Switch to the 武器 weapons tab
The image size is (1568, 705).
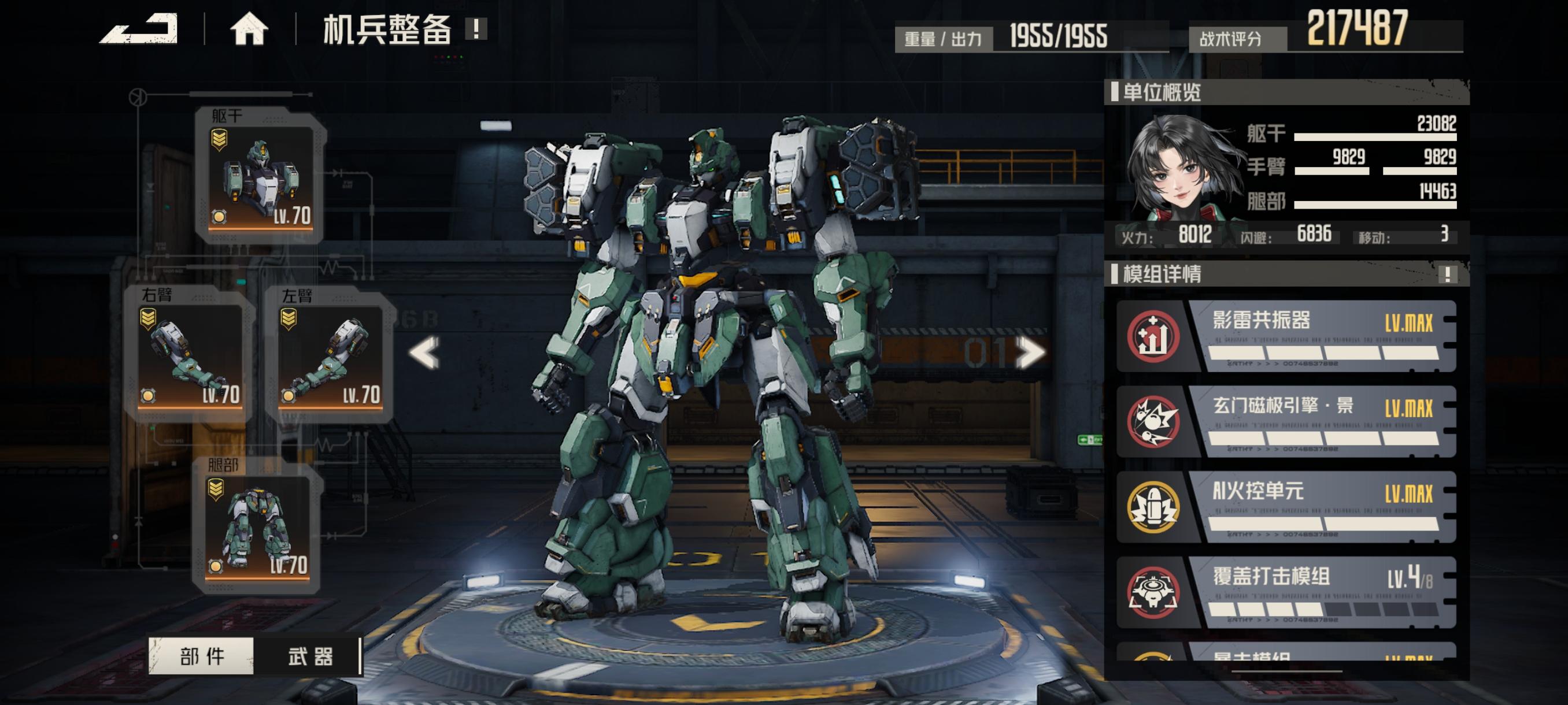pos(310,656)
